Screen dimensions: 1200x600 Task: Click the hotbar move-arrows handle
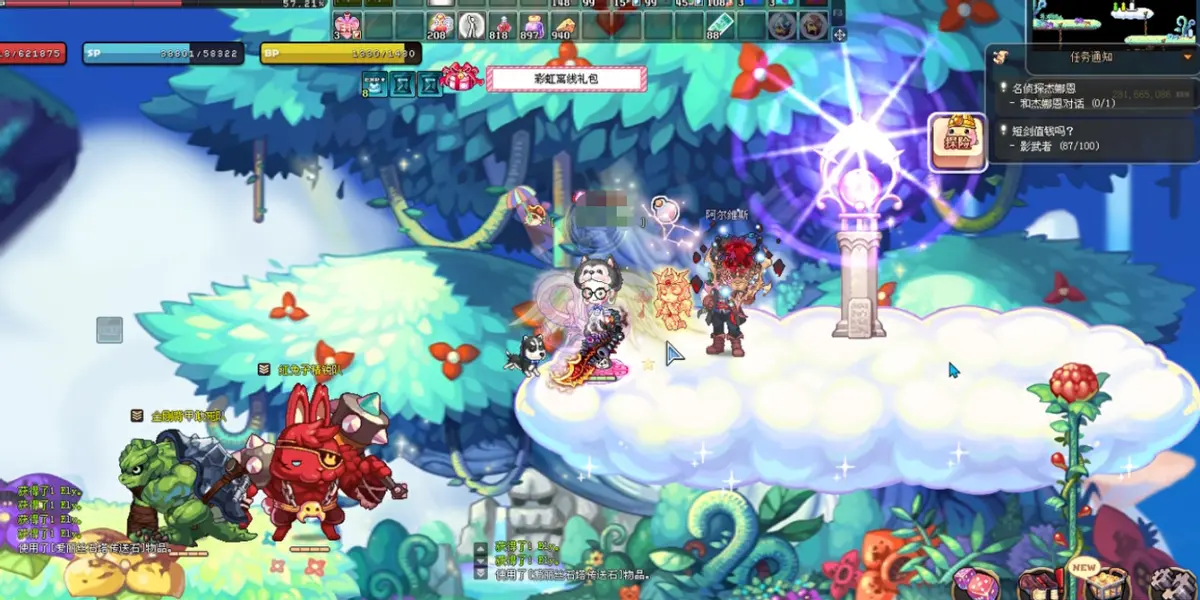tap(839, 35)
